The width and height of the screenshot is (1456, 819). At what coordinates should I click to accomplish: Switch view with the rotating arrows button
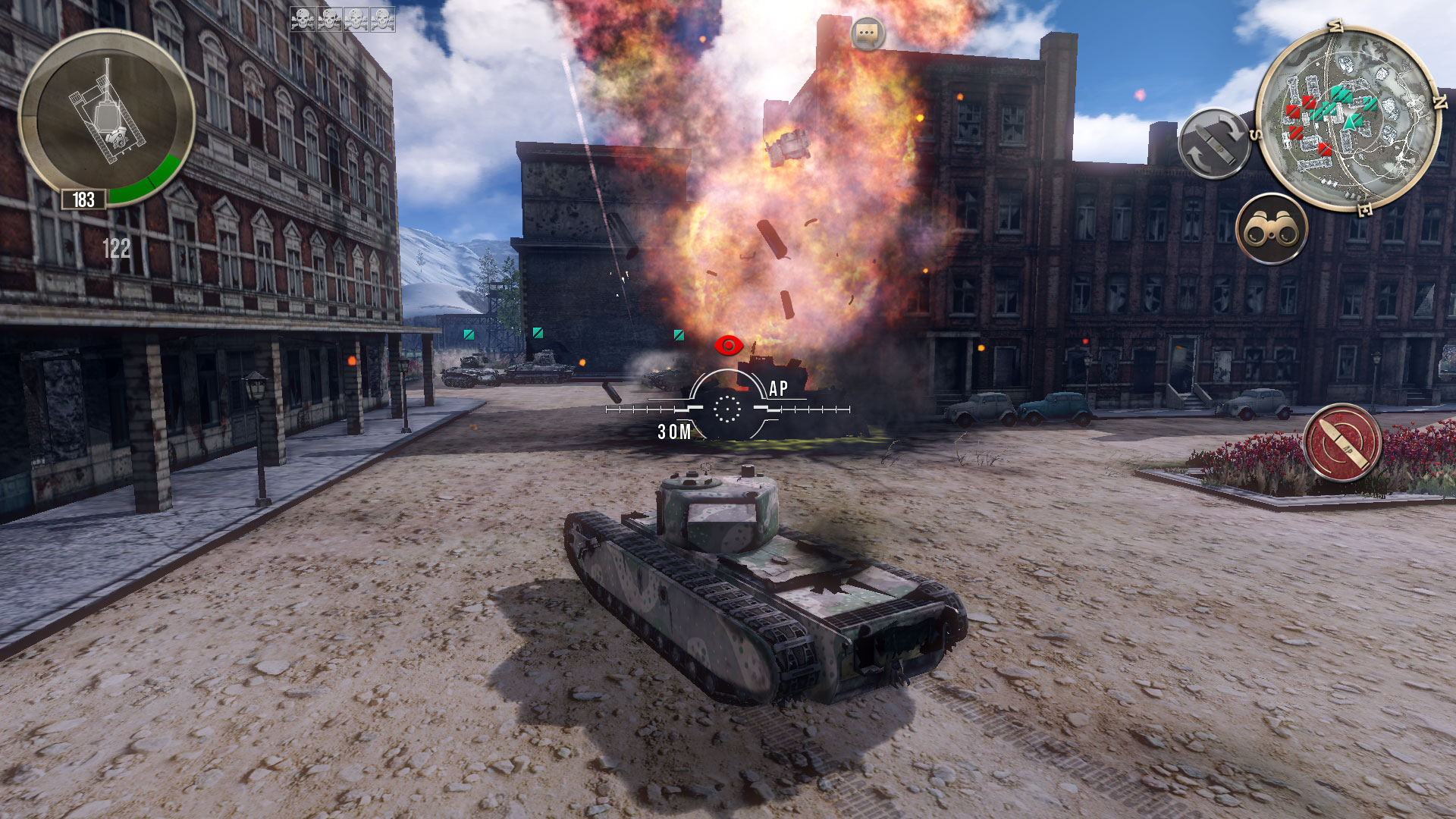1214,144
